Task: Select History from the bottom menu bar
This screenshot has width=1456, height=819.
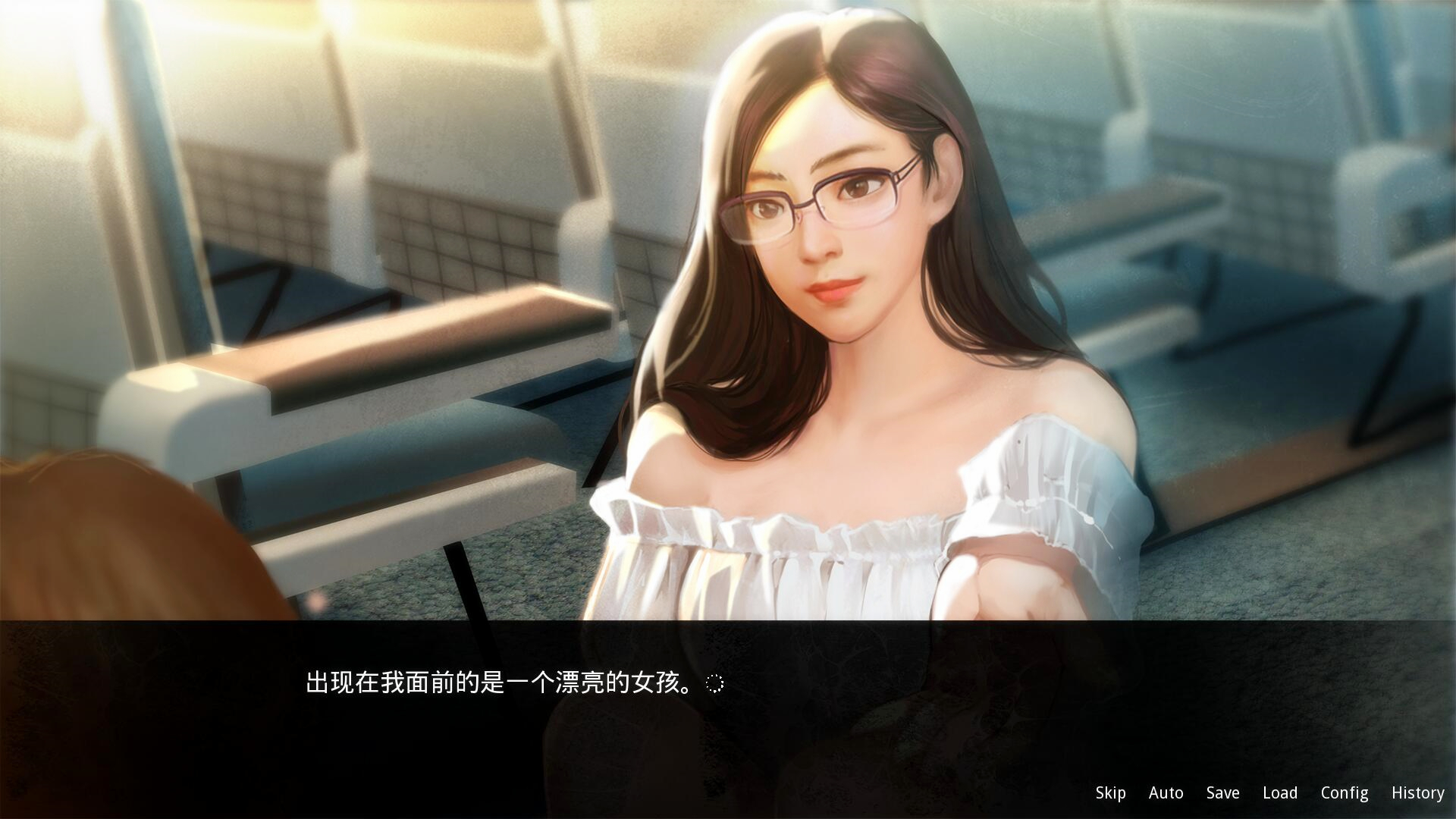Action: [1417, 792]
